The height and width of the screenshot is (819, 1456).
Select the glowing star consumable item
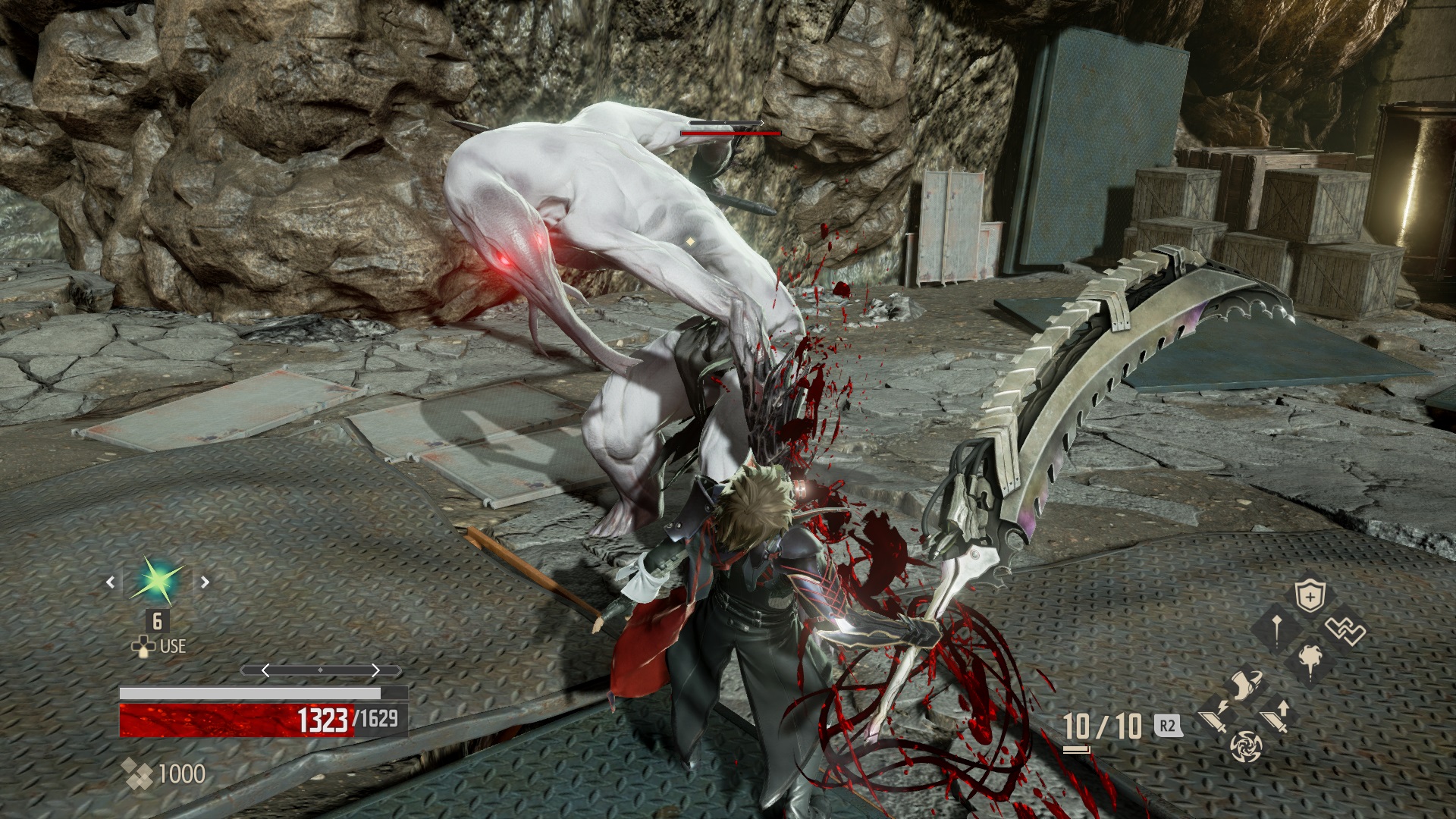coord(155,580)
